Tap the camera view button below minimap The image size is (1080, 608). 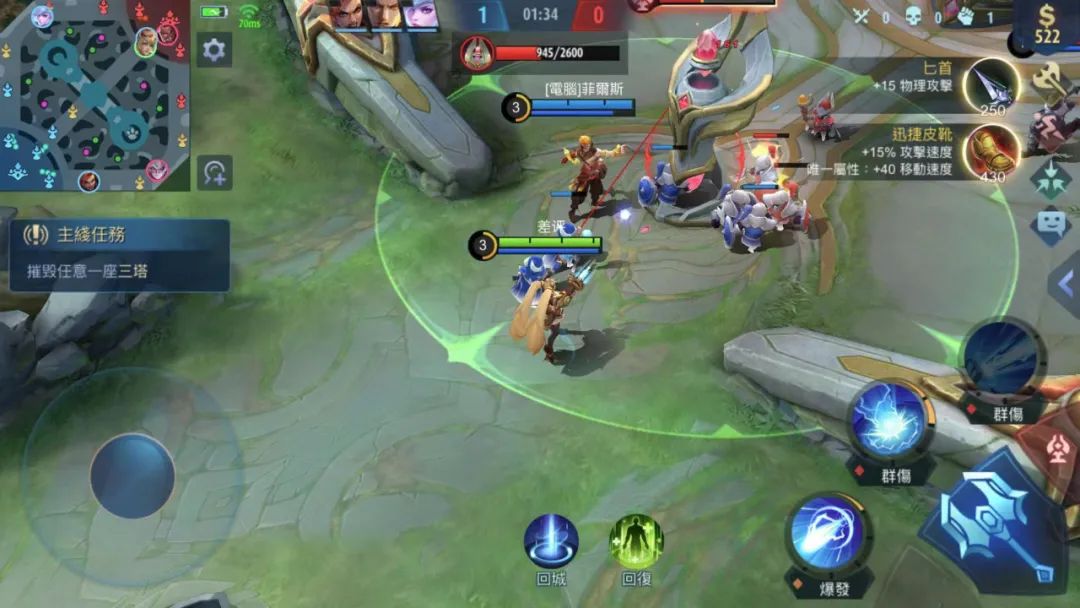tap(214, 173)
